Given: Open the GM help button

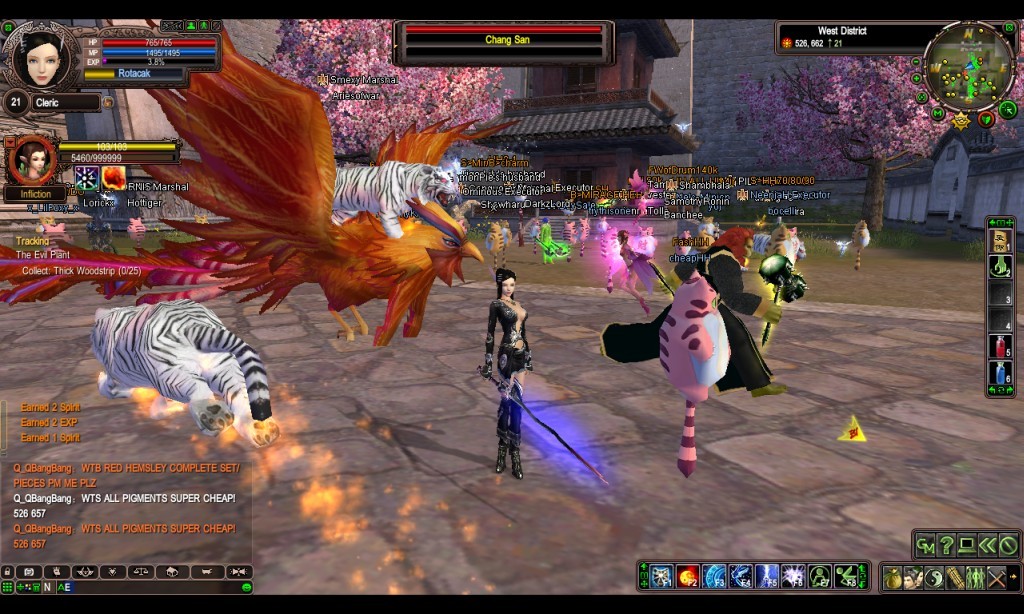Looking at the screenshot, I should point(925,545).
